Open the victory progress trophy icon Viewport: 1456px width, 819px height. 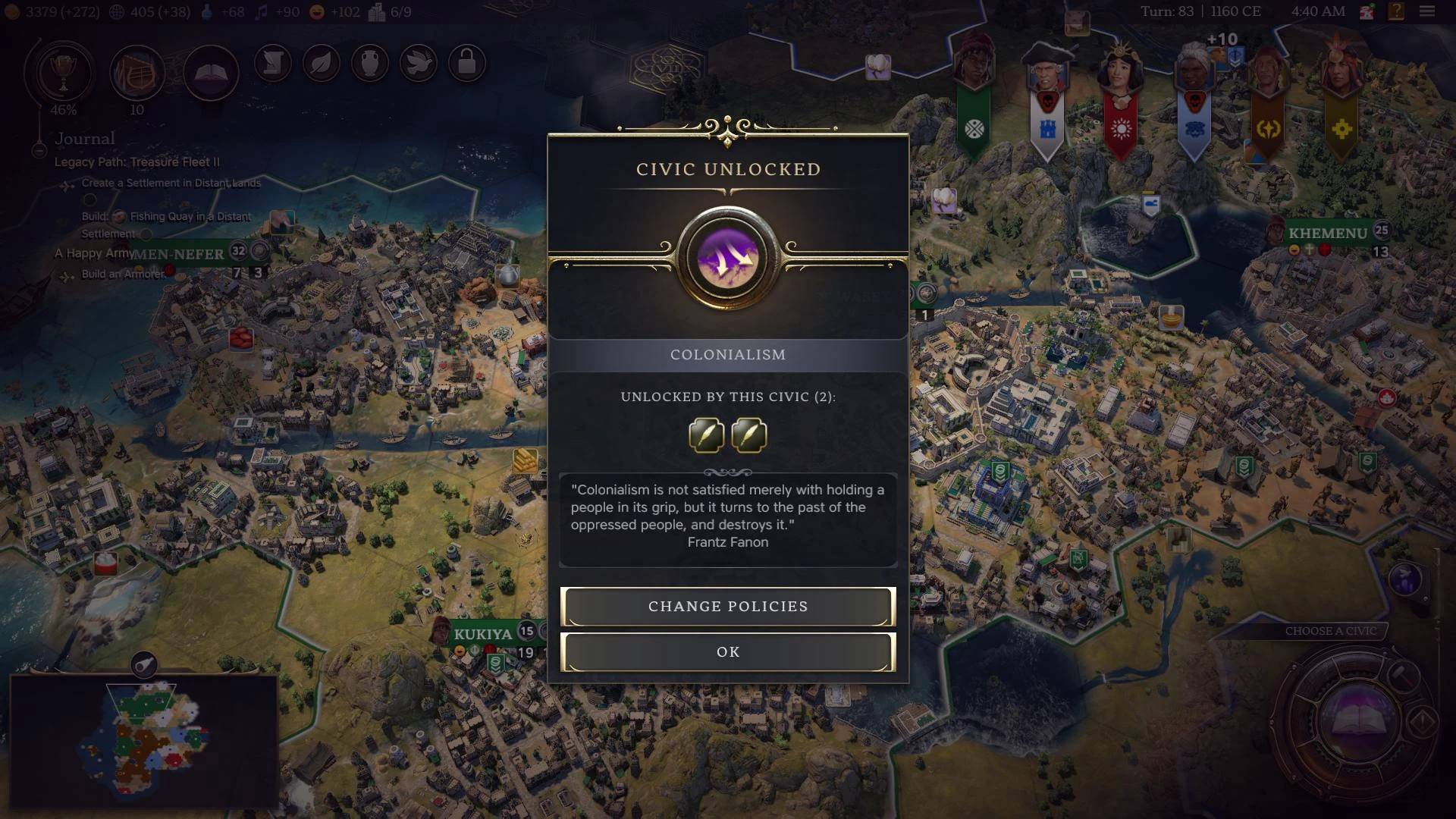(64, 72)
